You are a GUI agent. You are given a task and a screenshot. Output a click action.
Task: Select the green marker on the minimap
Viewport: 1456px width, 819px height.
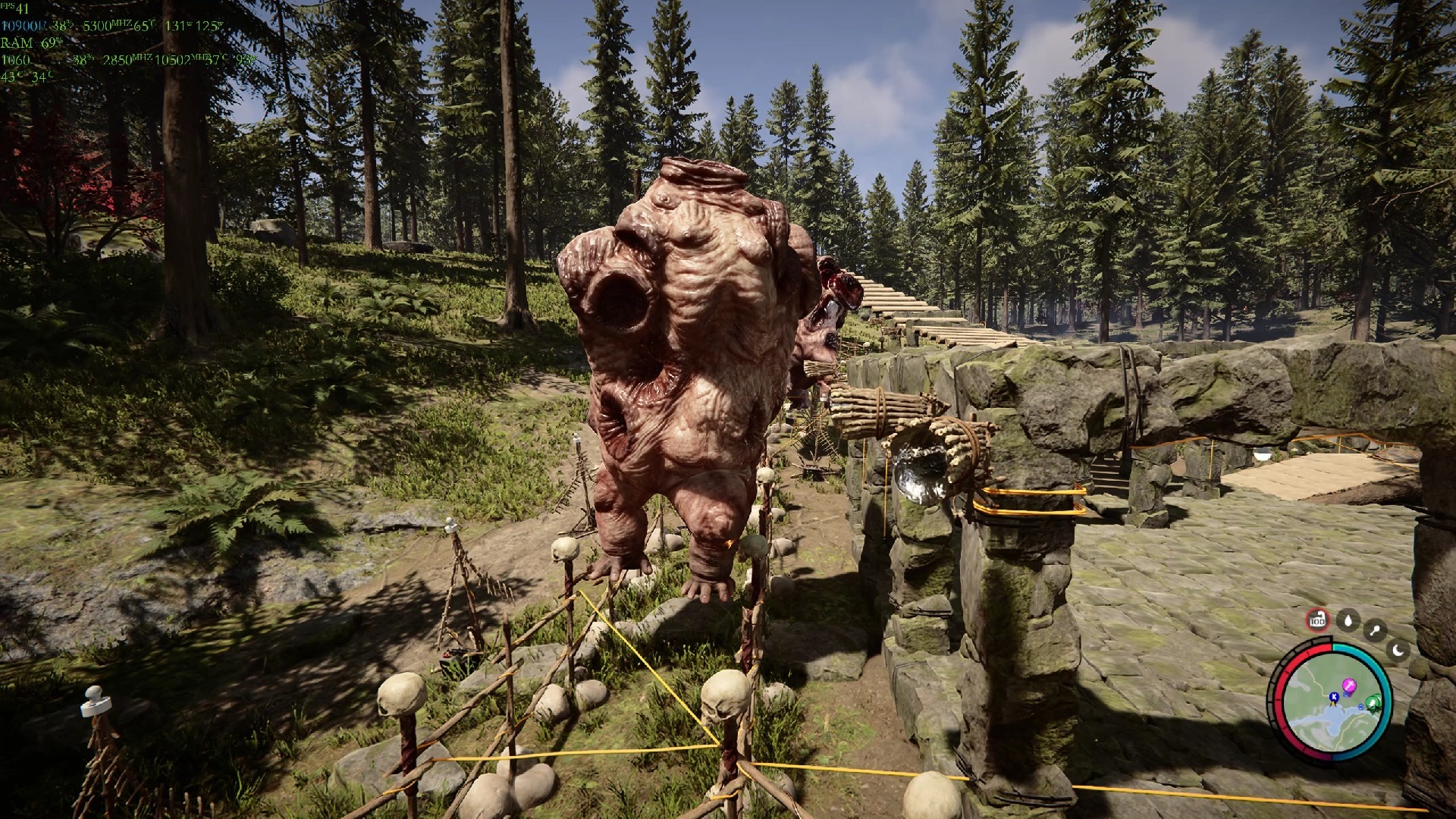[x=1372, y=701]
